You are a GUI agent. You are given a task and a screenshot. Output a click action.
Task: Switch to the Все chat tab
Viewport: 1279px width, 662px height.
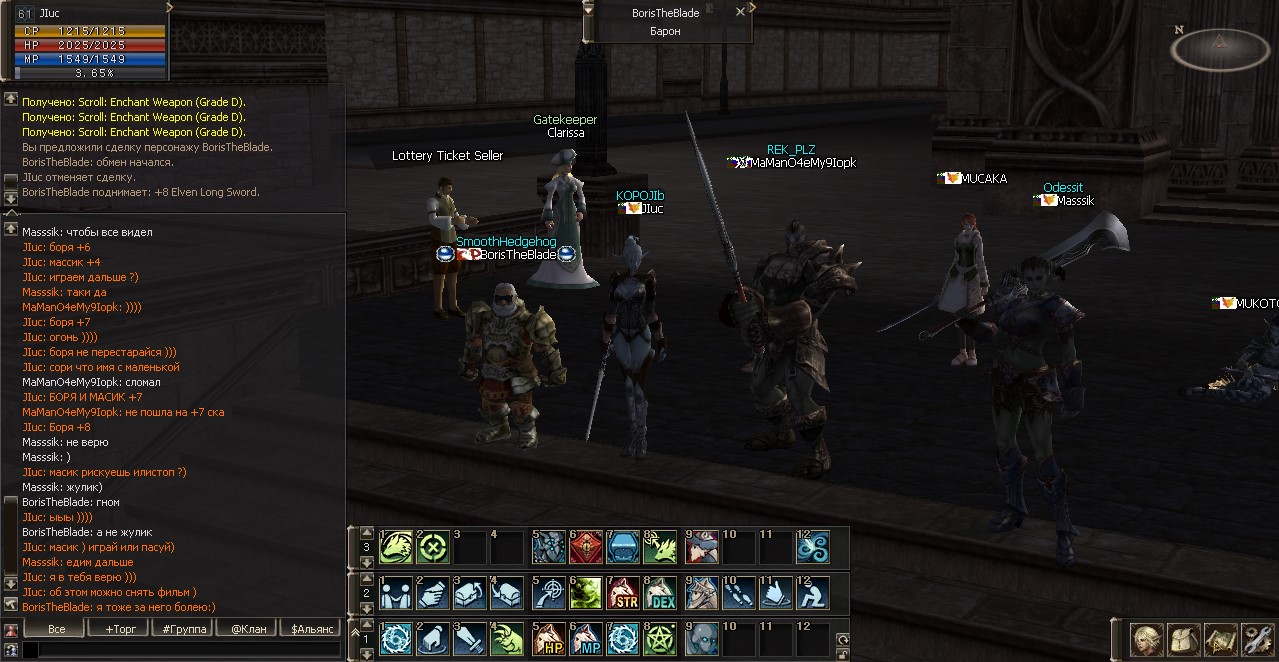57,629
